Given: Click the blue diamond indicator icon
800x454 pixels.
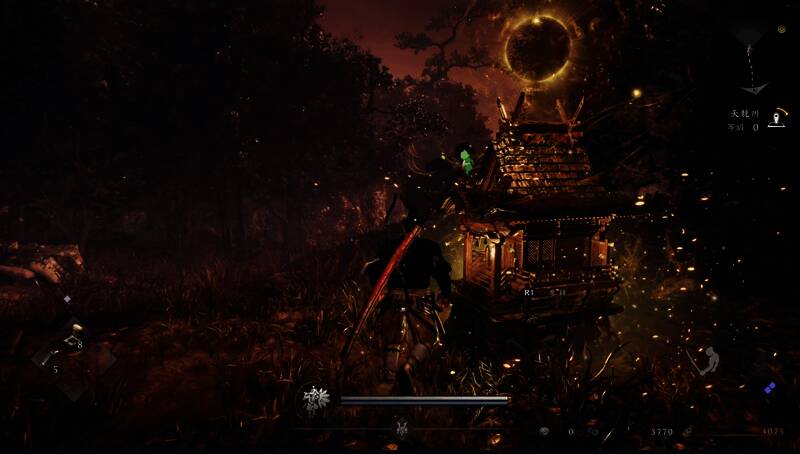Looking at the screenshot, I should point(769,389).
